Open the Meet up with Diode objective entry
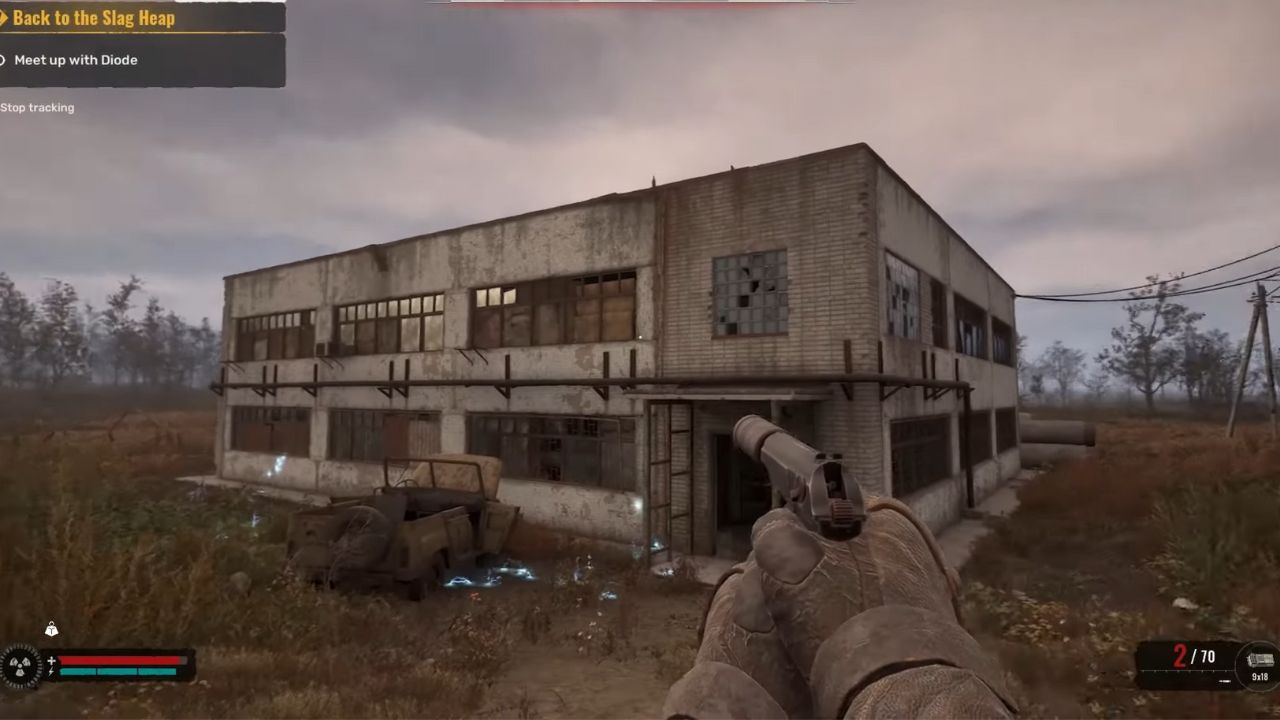The width and height of the screenshot is (1280, 720). 75,60
